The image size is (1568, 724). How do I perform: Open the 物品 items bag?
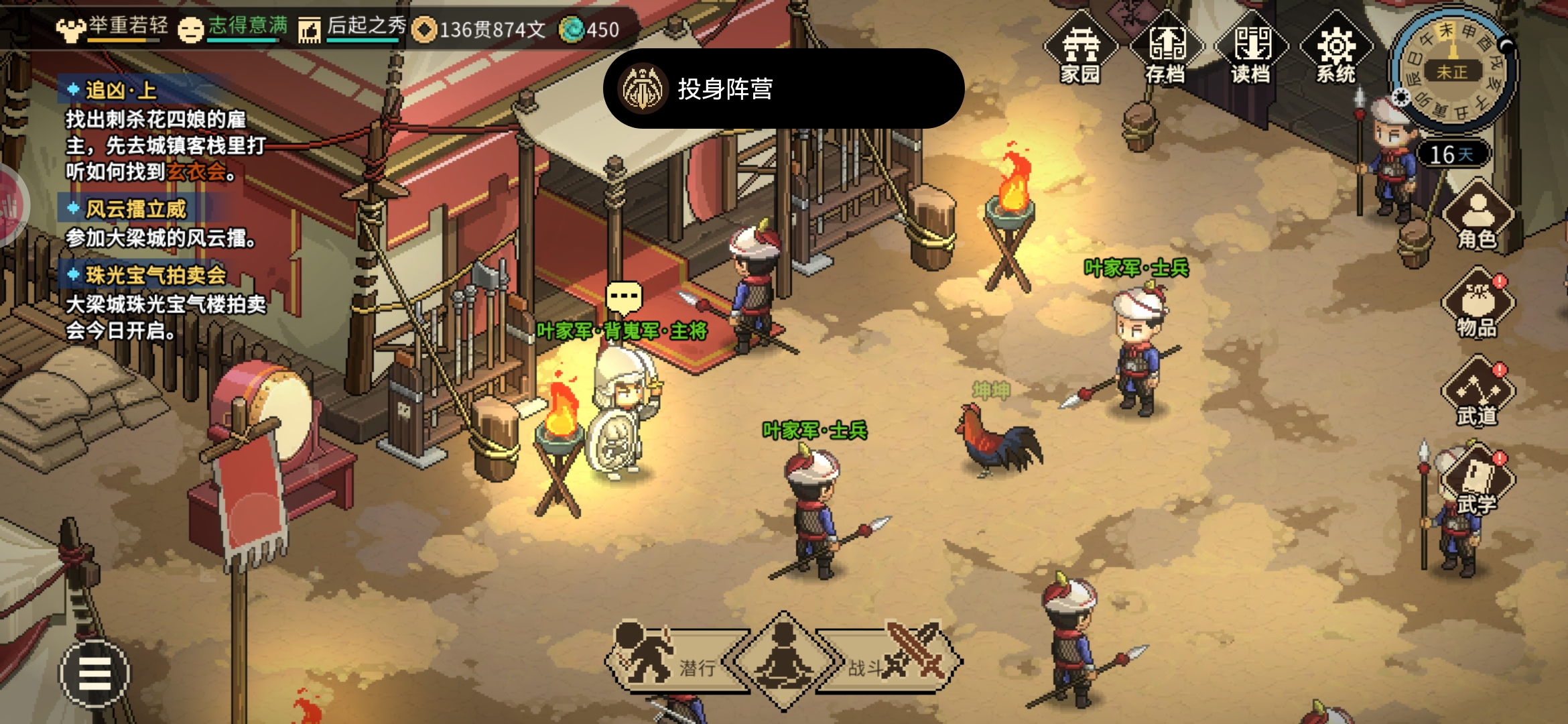[1478, 304]
